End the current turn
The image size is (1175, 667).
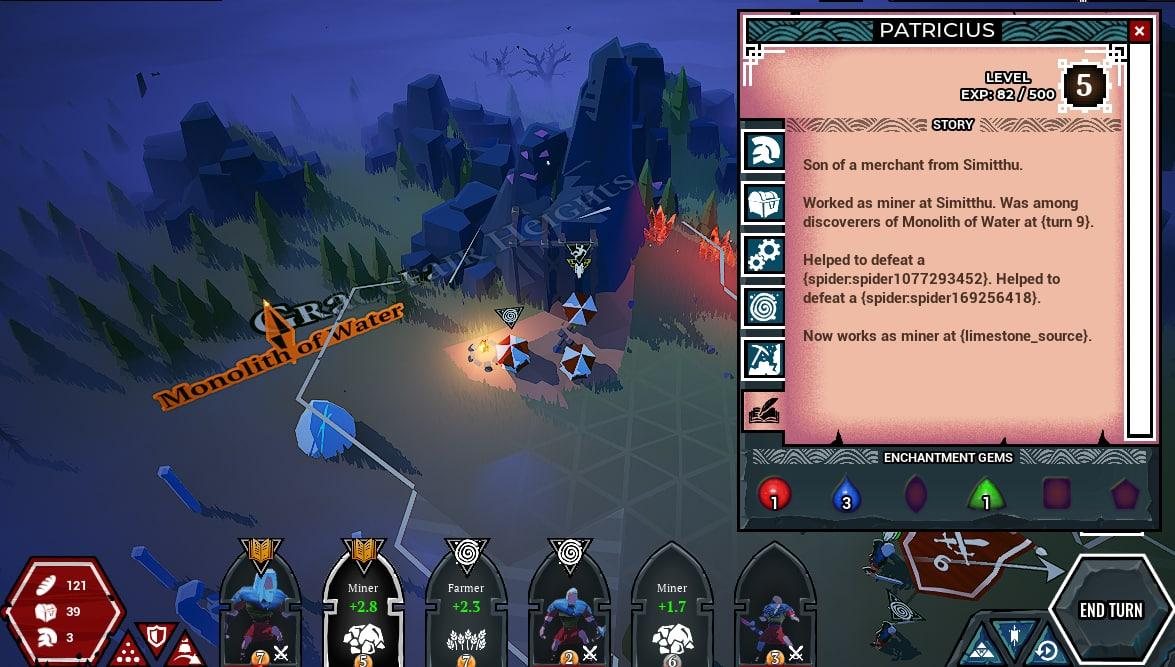coord(1111,610)
